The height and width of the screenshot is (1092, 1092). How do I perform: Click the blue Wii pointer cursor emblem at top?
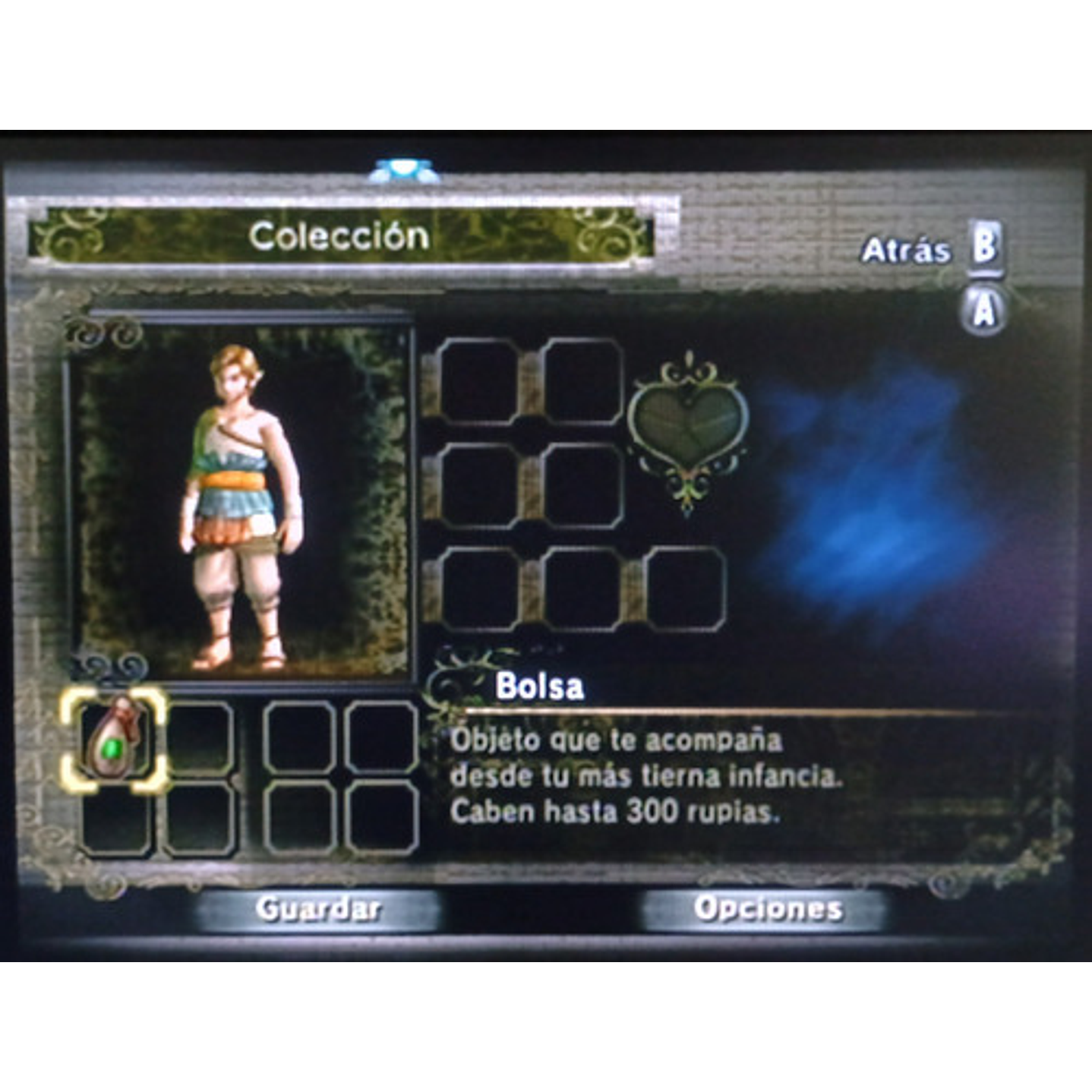click(x=402, y=169)
